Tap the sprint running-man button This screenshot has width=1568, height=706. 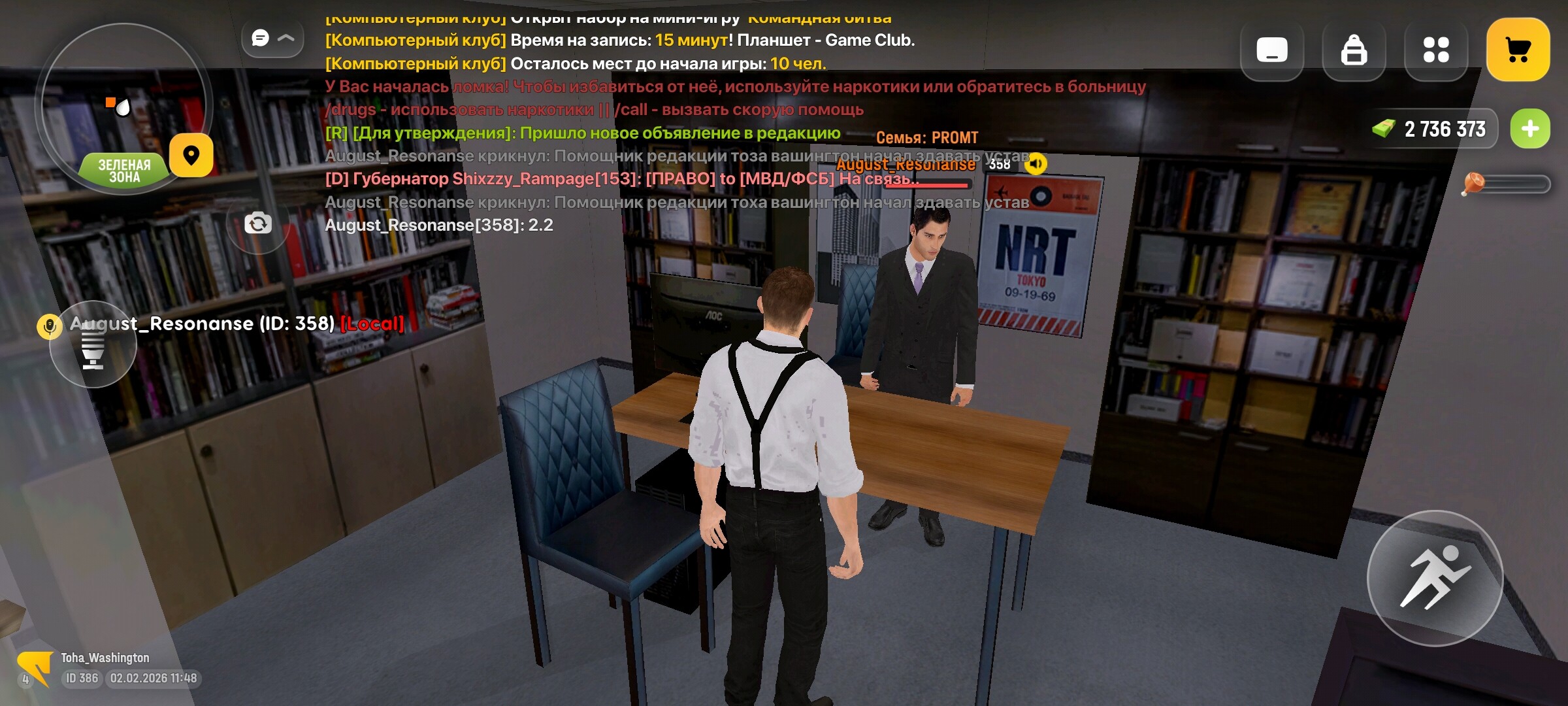click(x=1435, y=578)
